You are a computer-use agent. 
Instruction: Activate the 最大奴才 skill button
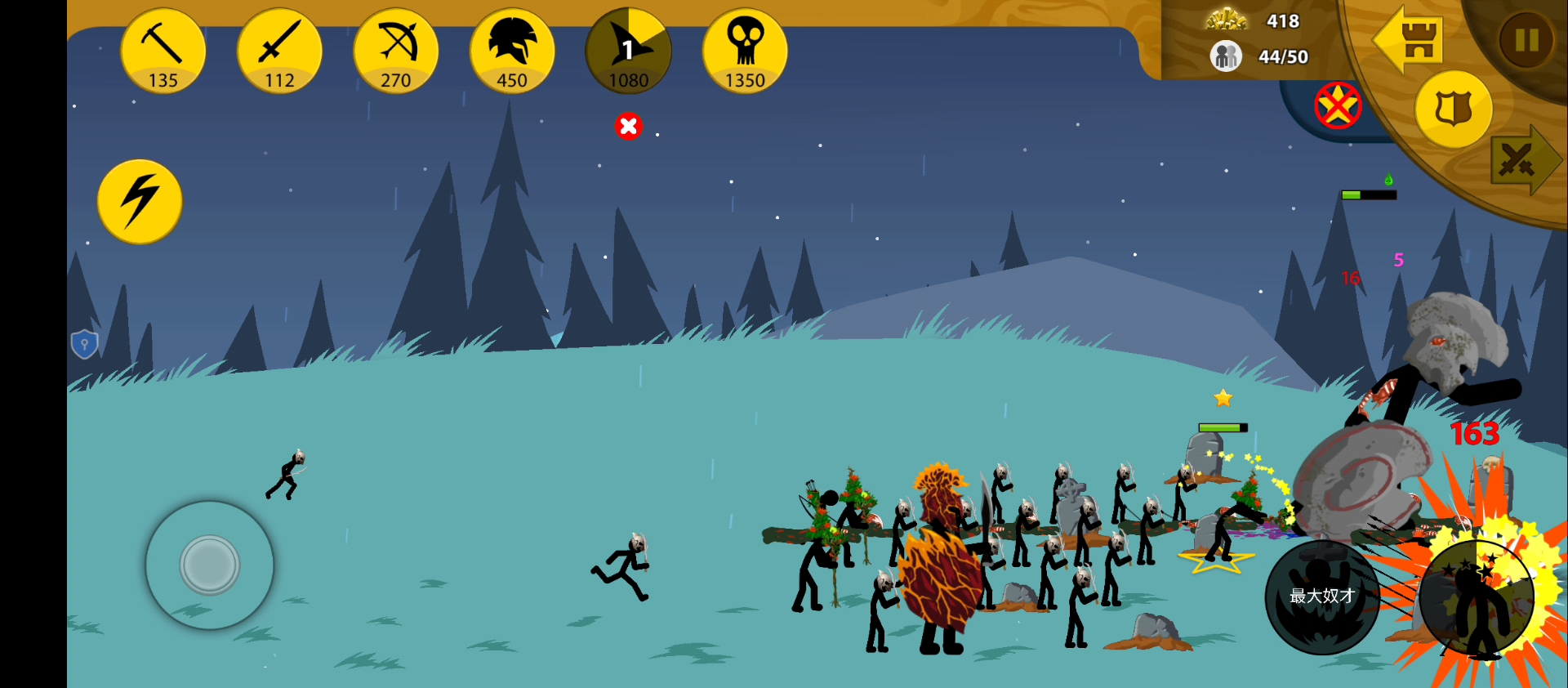pyautogui.click(x=1322, y=596)
